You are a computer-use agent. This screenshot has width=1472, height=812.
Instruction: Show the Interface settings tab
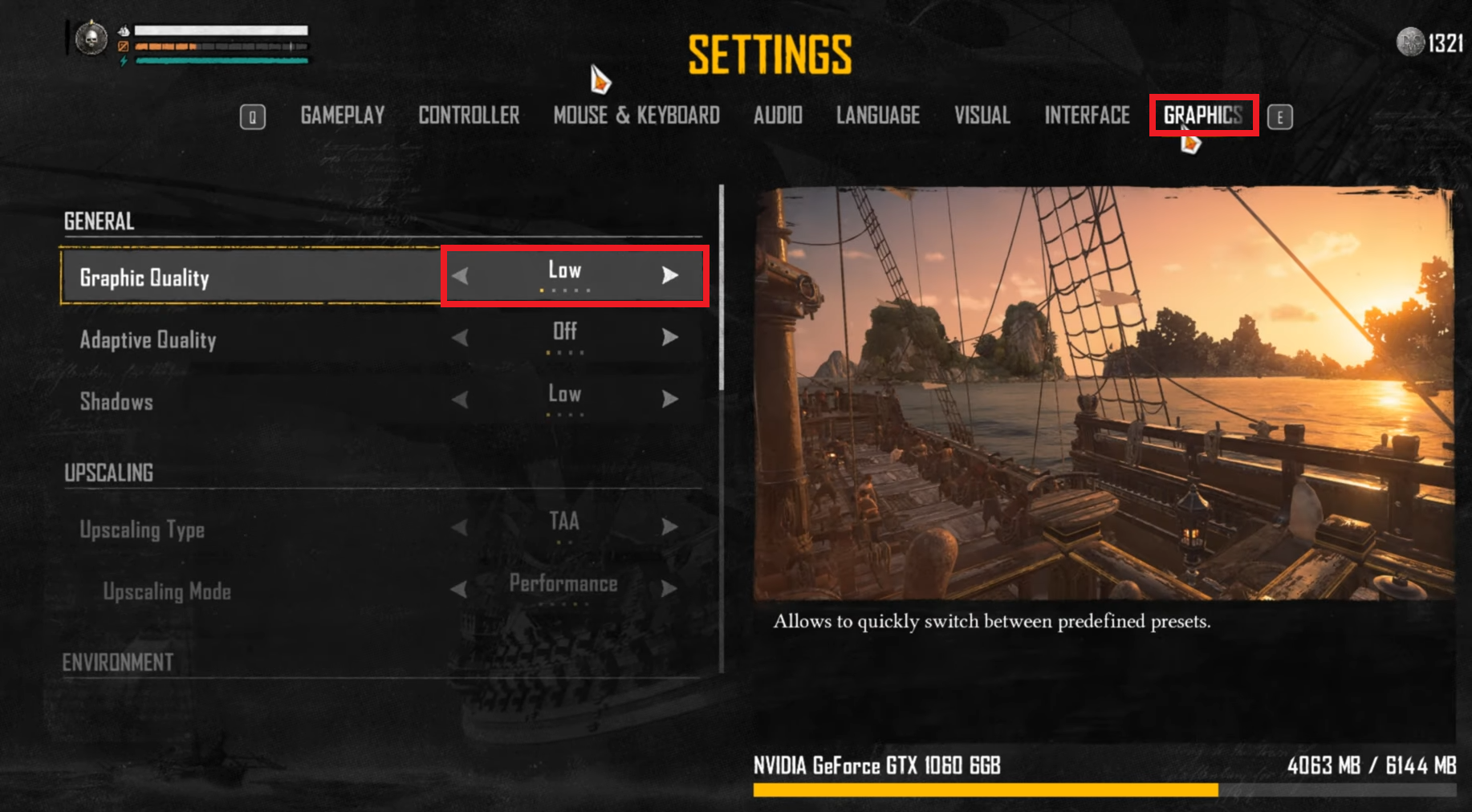[1087, 116]
